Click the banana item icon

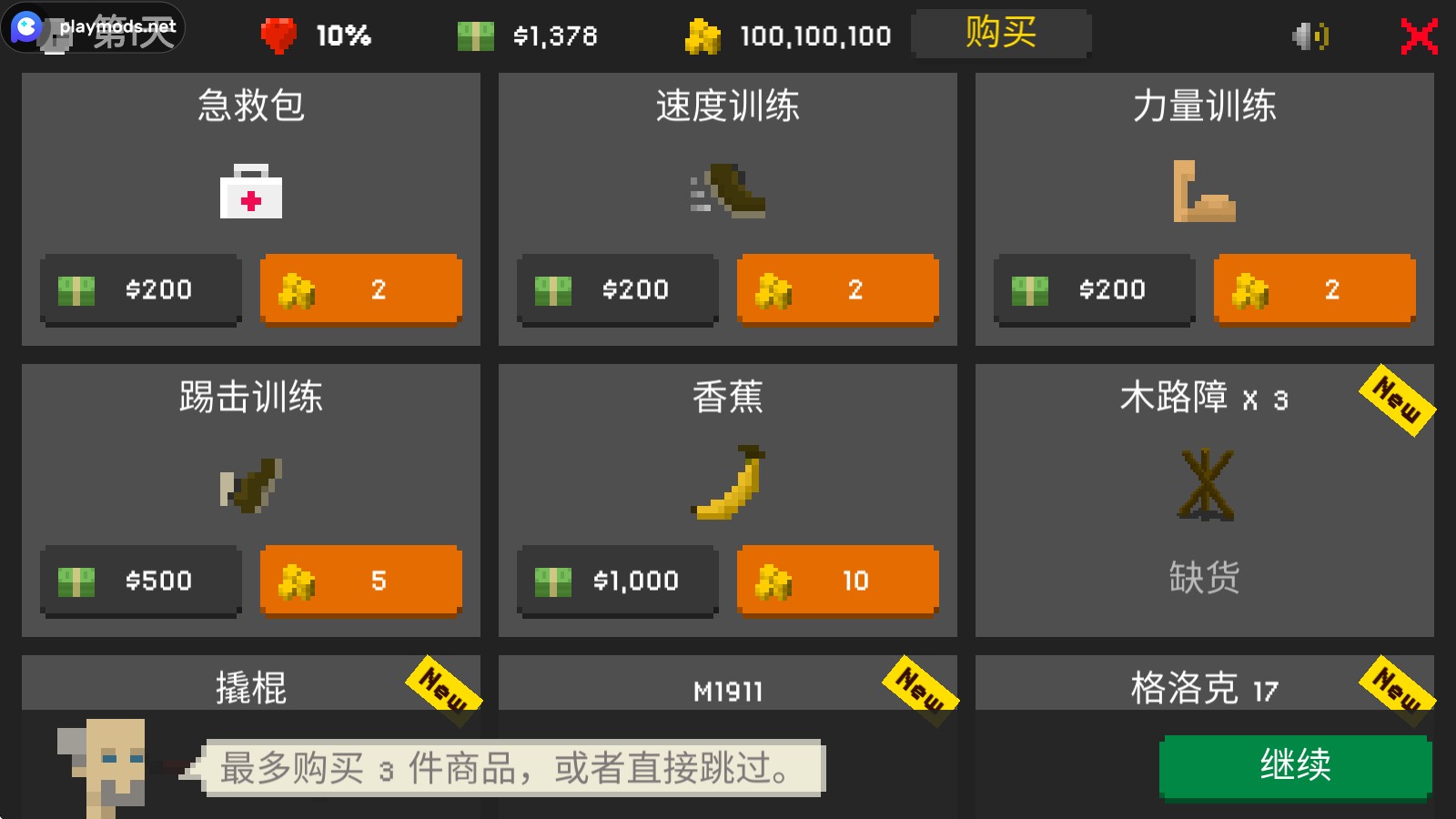coord(727,484)
